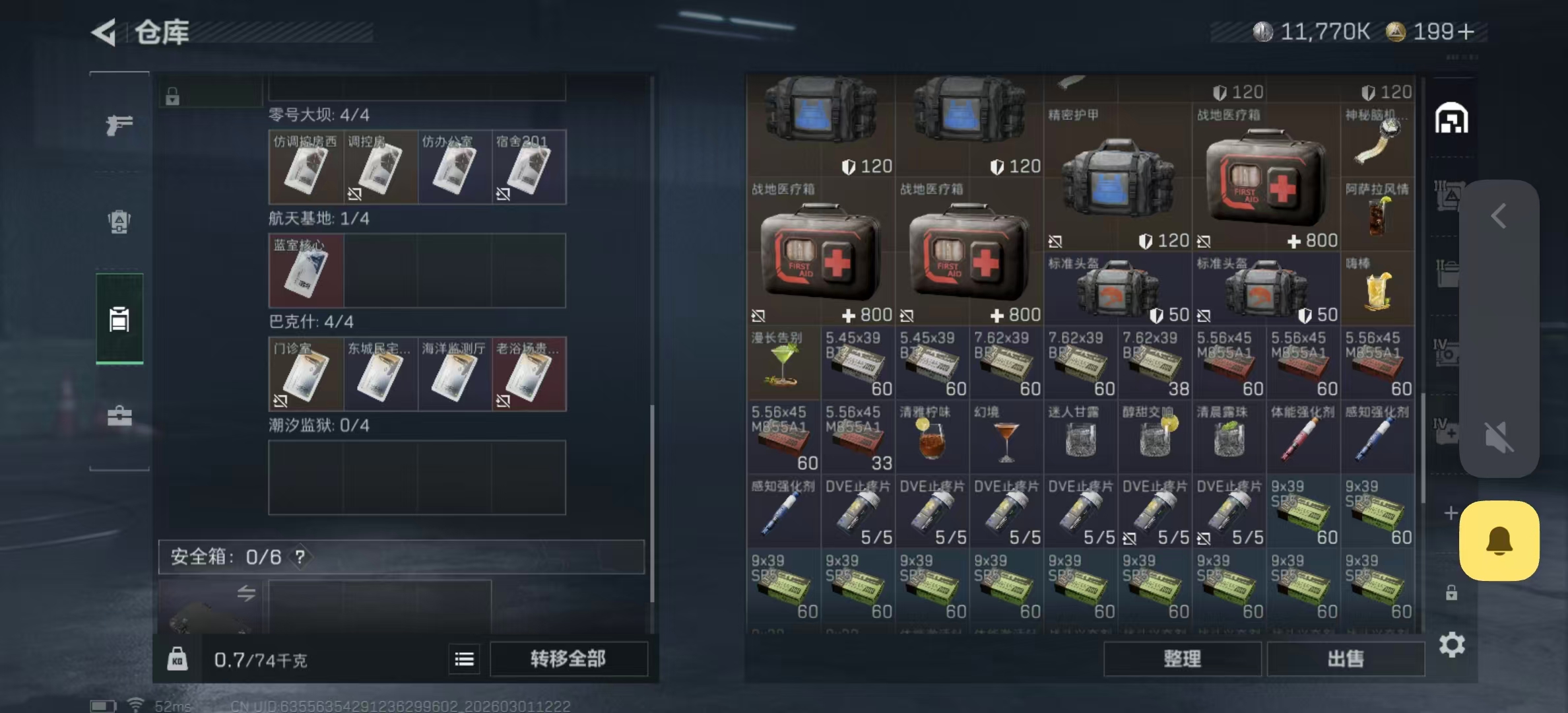Open the gear settings icon
The width and height of the screenshot is (1568, 713).
click(x=1451, y=644)
